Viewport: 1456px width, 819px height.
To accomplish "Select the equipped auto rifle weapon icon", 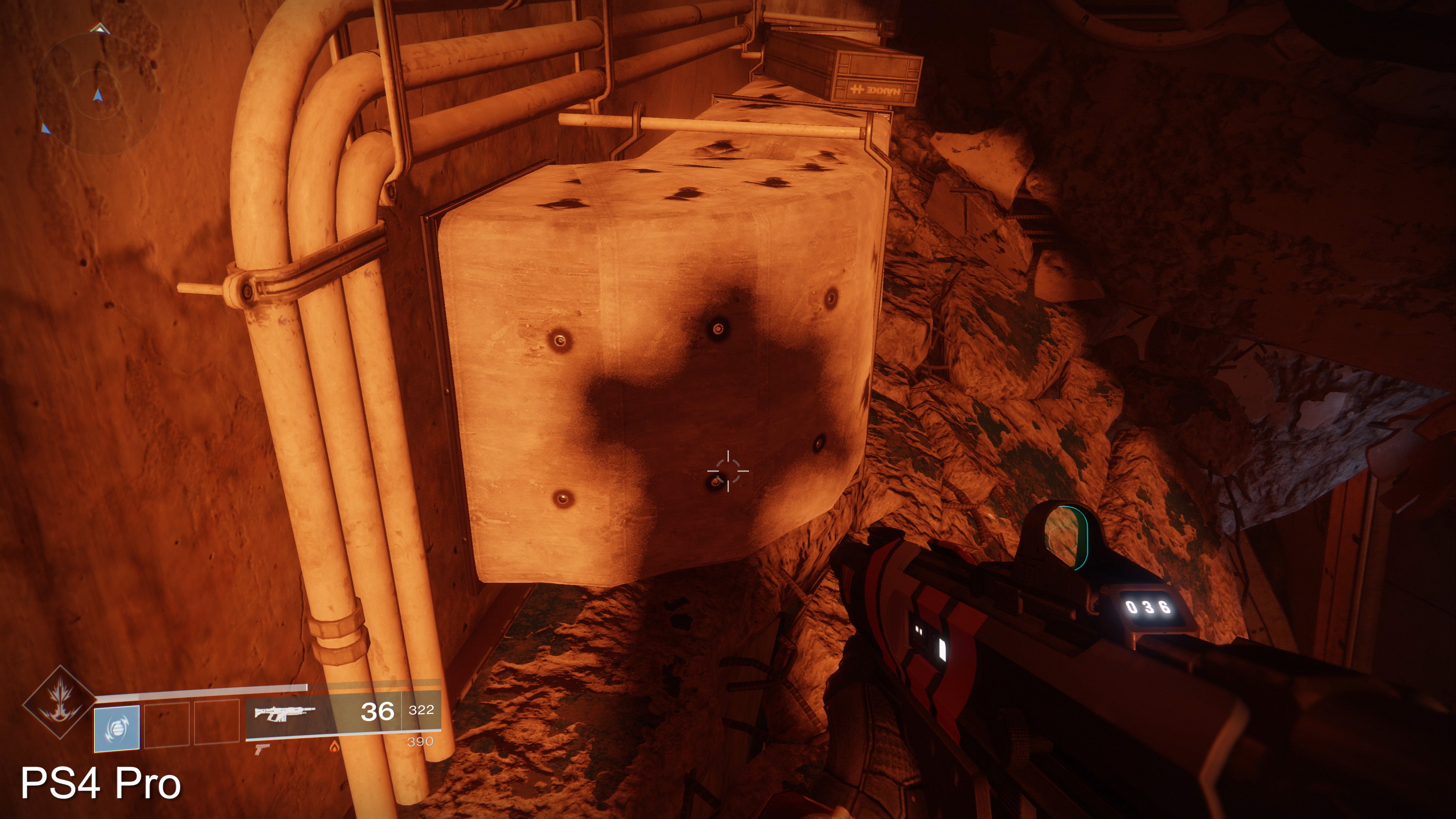I will click(x=284, y=713).
